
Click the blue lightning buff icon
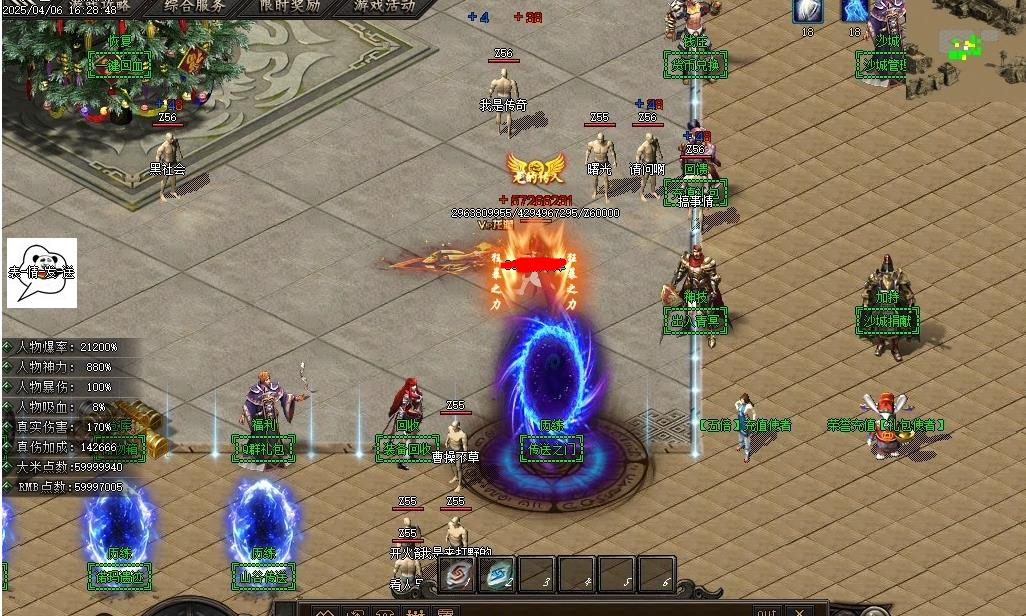pyautogui.click(x=854, y=11)
